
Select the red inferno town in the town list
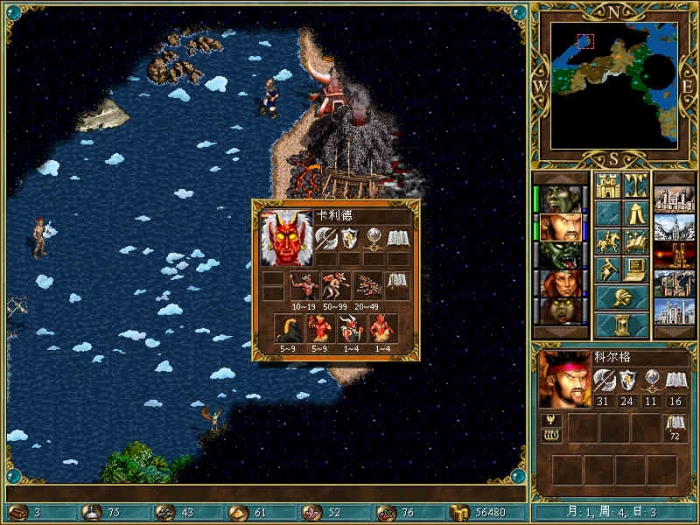pos(674,255)
